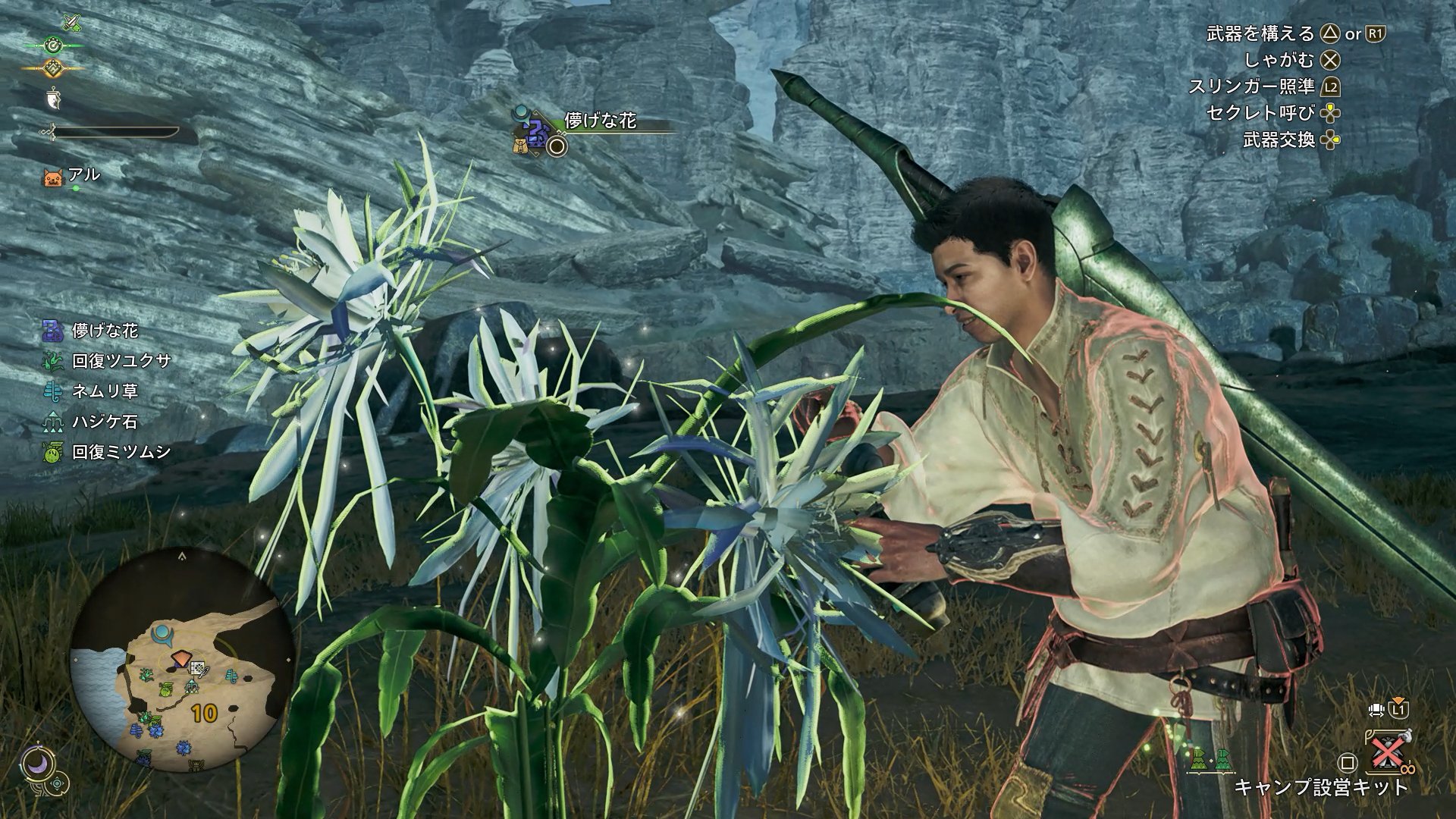Select ネムリ草 in the nearby items list

pyautogui.click(x=105, y=391)
